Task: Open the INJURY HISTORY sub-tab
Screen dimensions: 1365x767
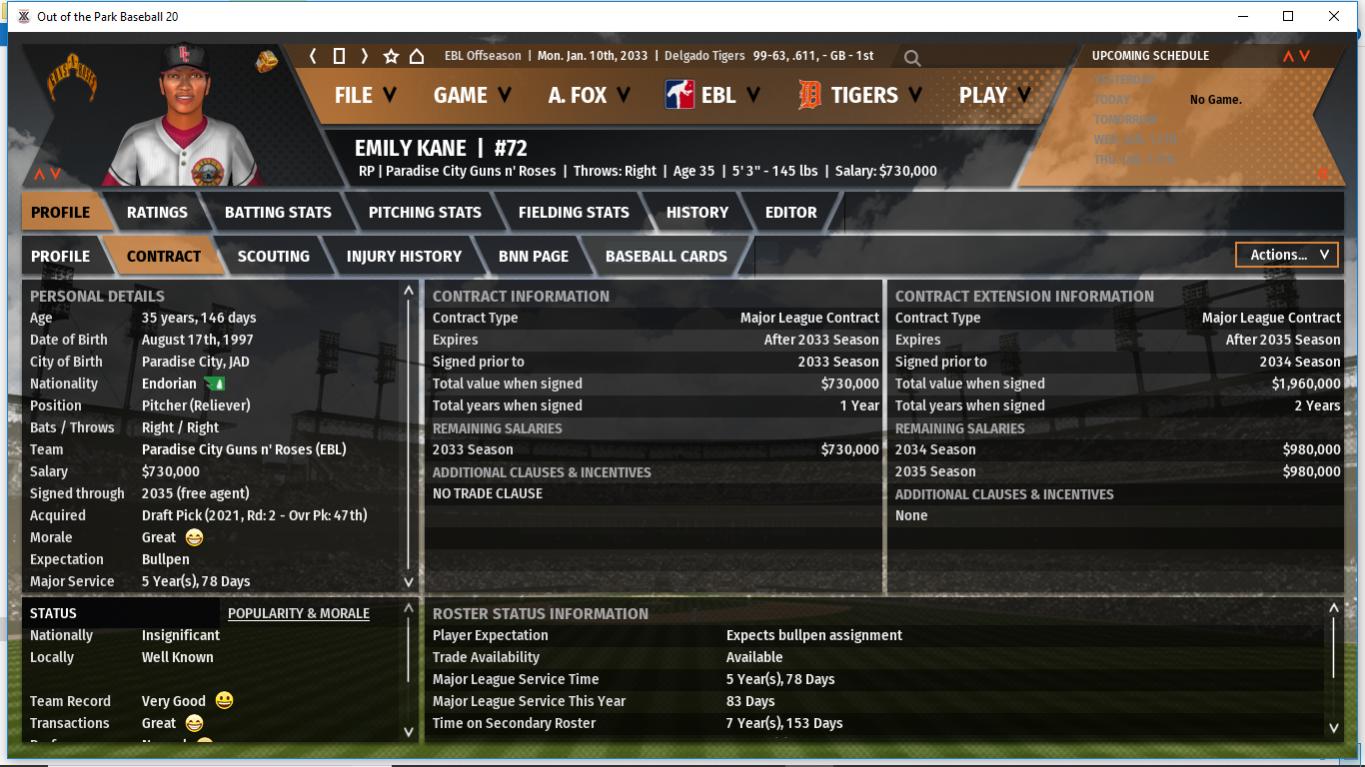Action: coord(404,256)
